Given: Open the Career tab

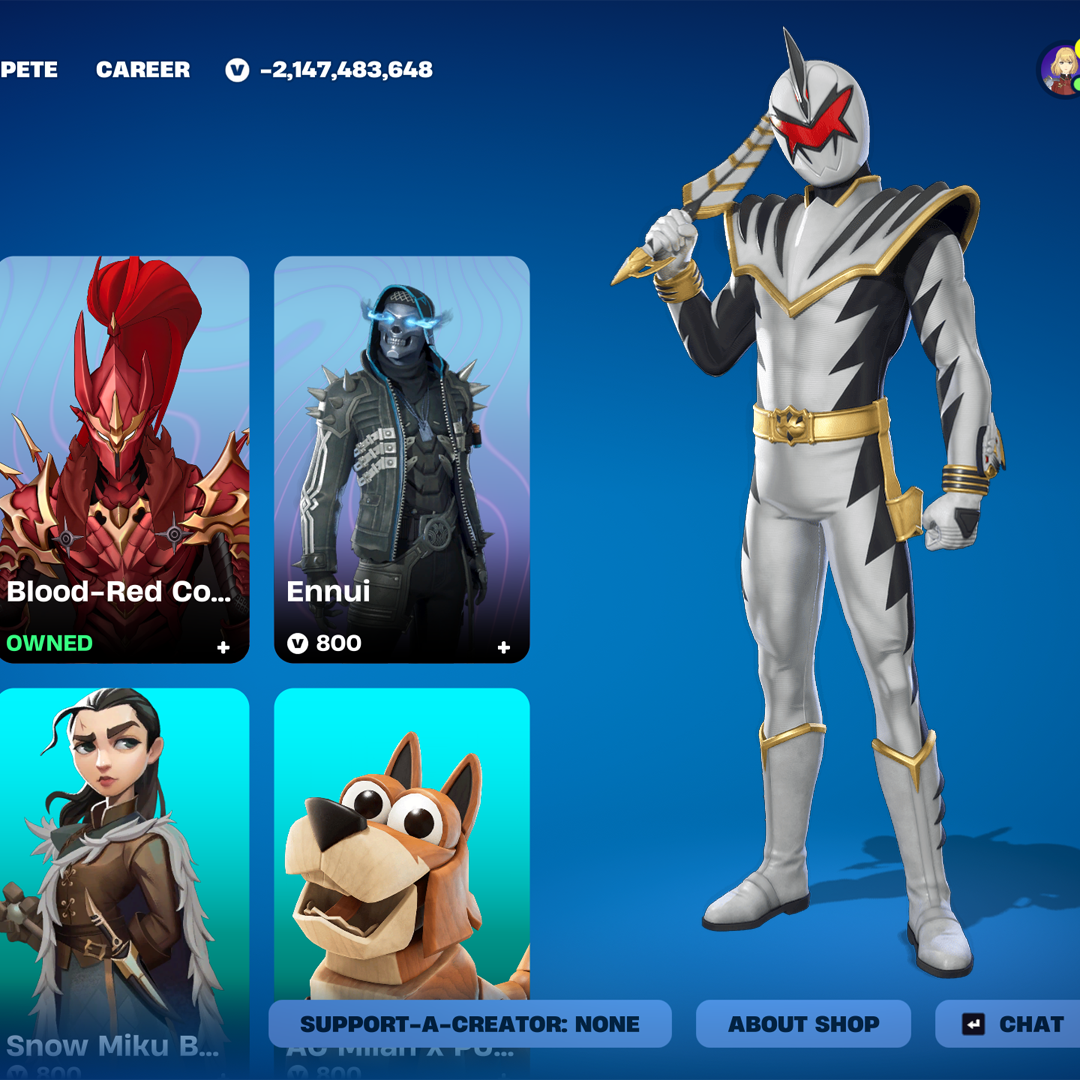Looking at the screenshot, I should (143, 70).
